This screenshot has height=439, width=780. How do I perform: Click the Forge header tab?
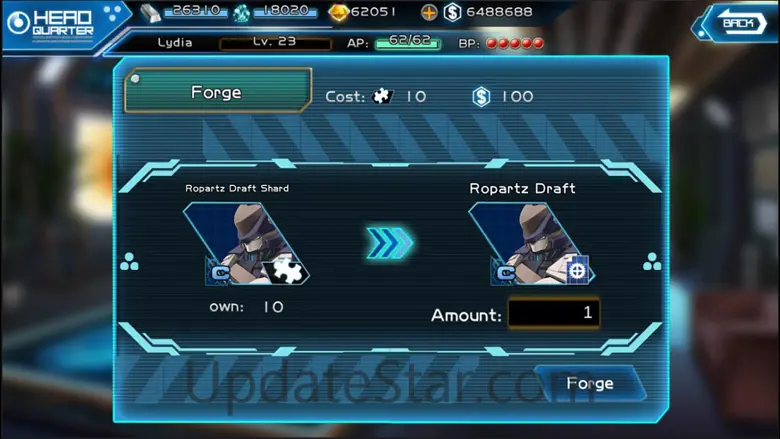coord(217,92)
